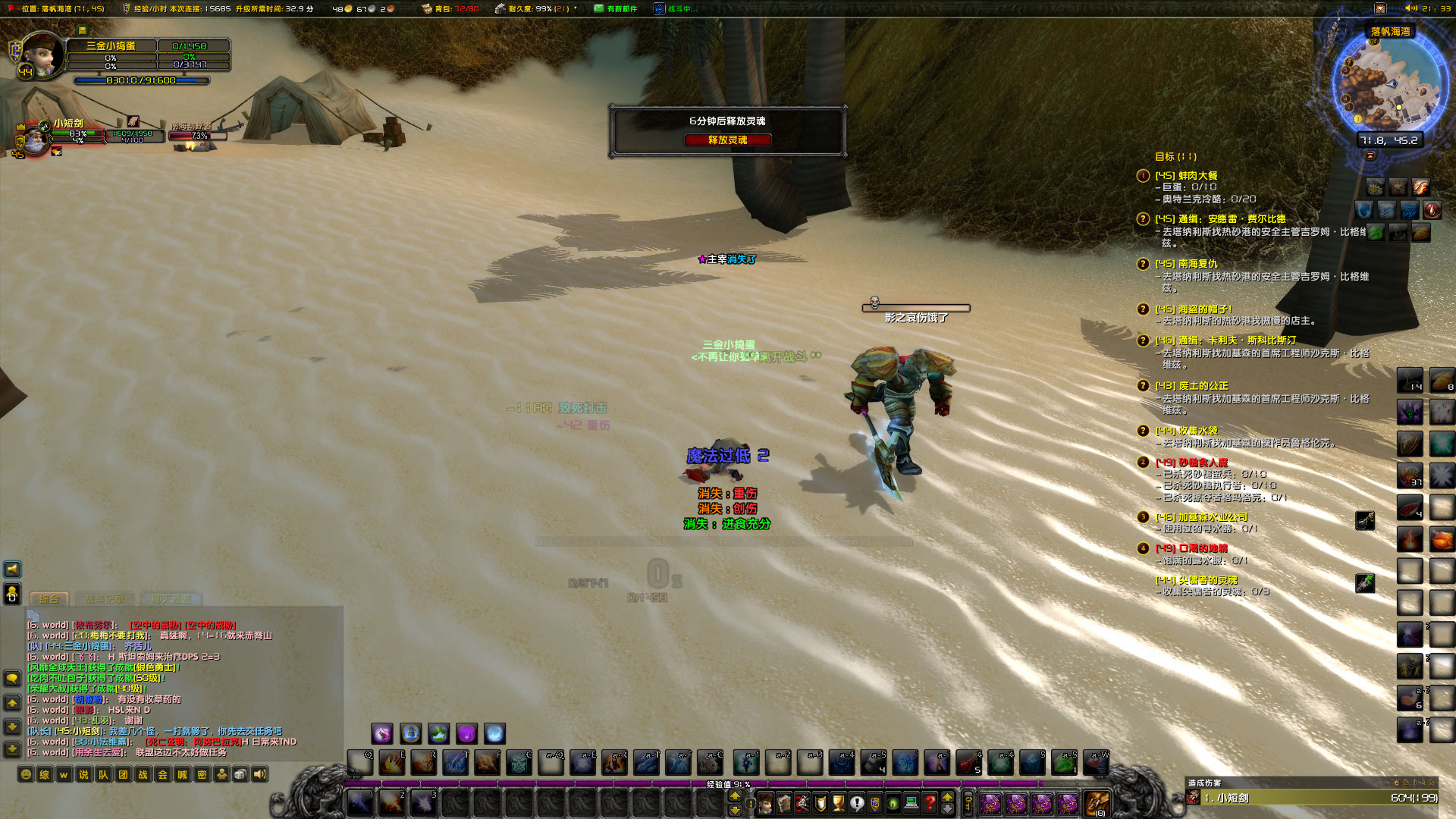Open the help menu question mark icon
This screenshot has height=819, width=1456.
click(928, 803)
